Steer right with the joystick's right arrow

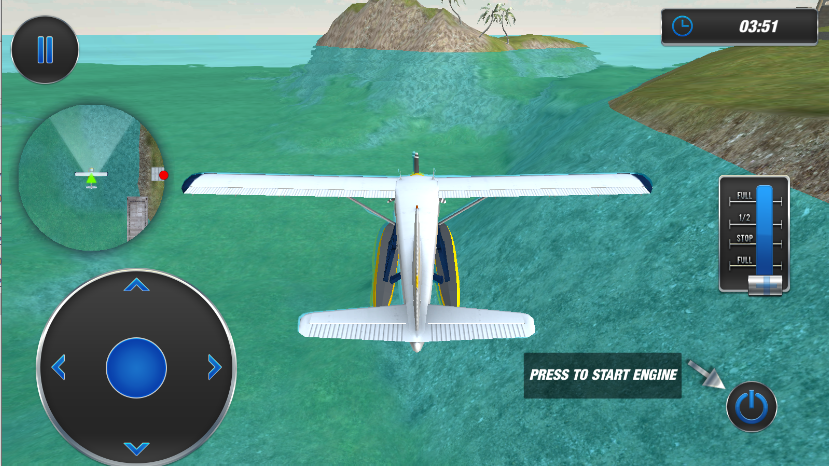214,367
